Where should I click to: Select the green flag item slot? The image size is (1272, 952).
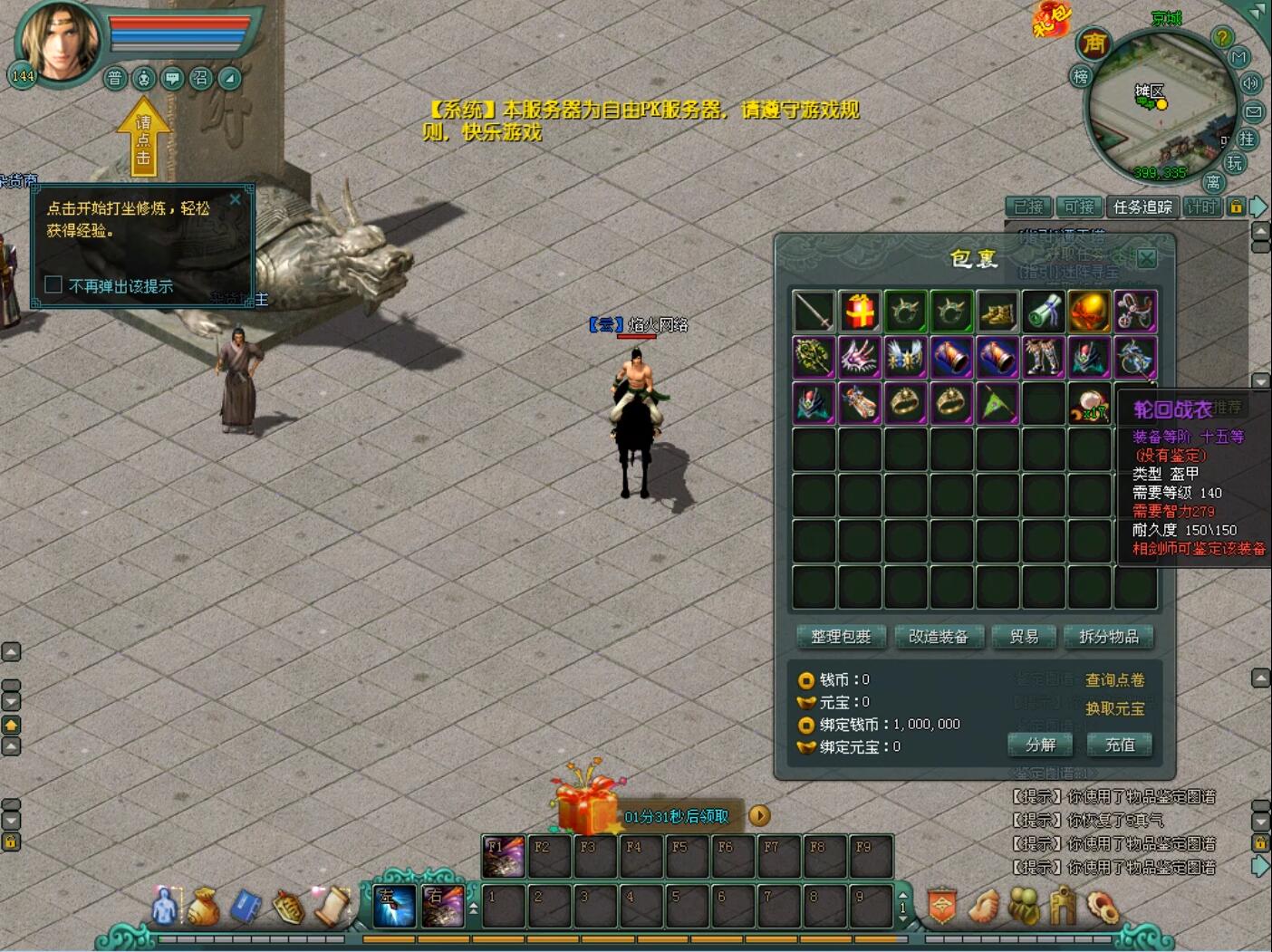pyautogui.click(x=997, y=403)
